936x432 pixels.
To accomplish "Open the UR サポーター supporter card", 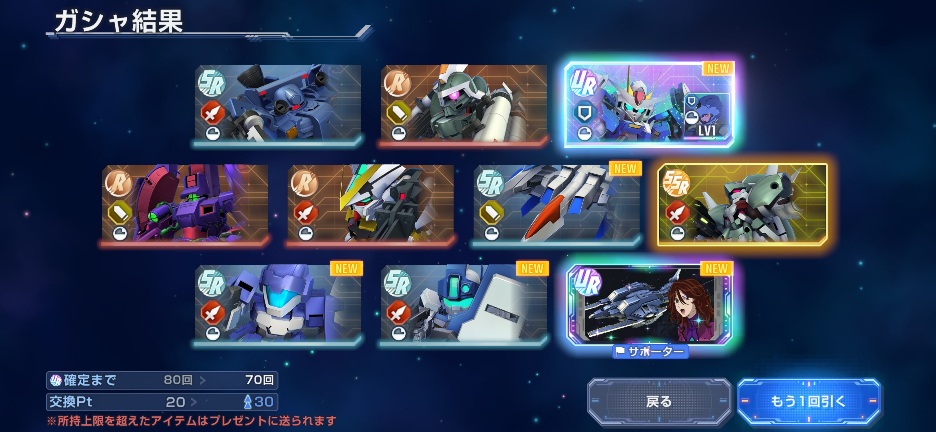I will pos(649,304).
